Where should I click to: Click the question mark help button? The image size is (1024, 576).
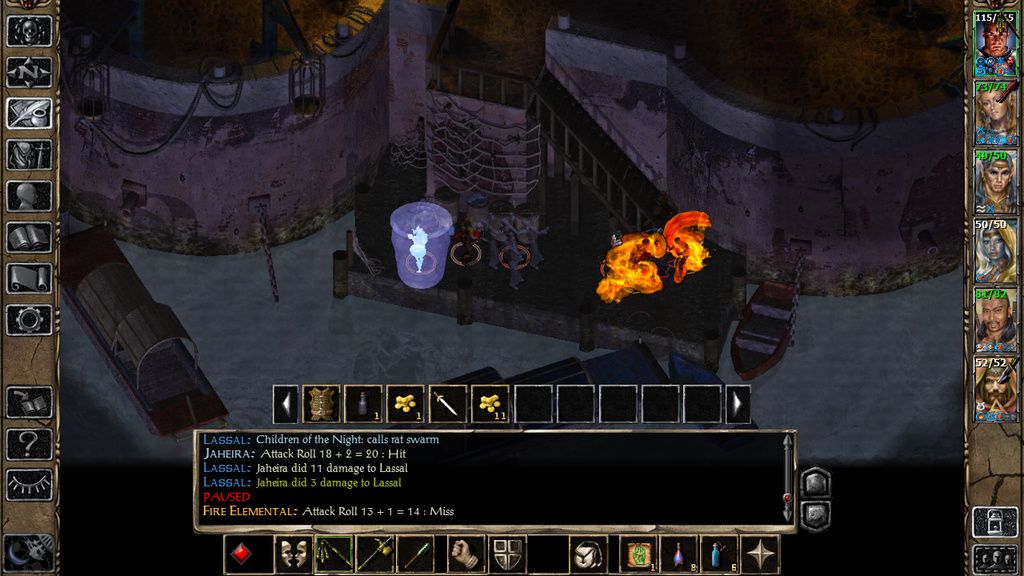click(29, 444)
